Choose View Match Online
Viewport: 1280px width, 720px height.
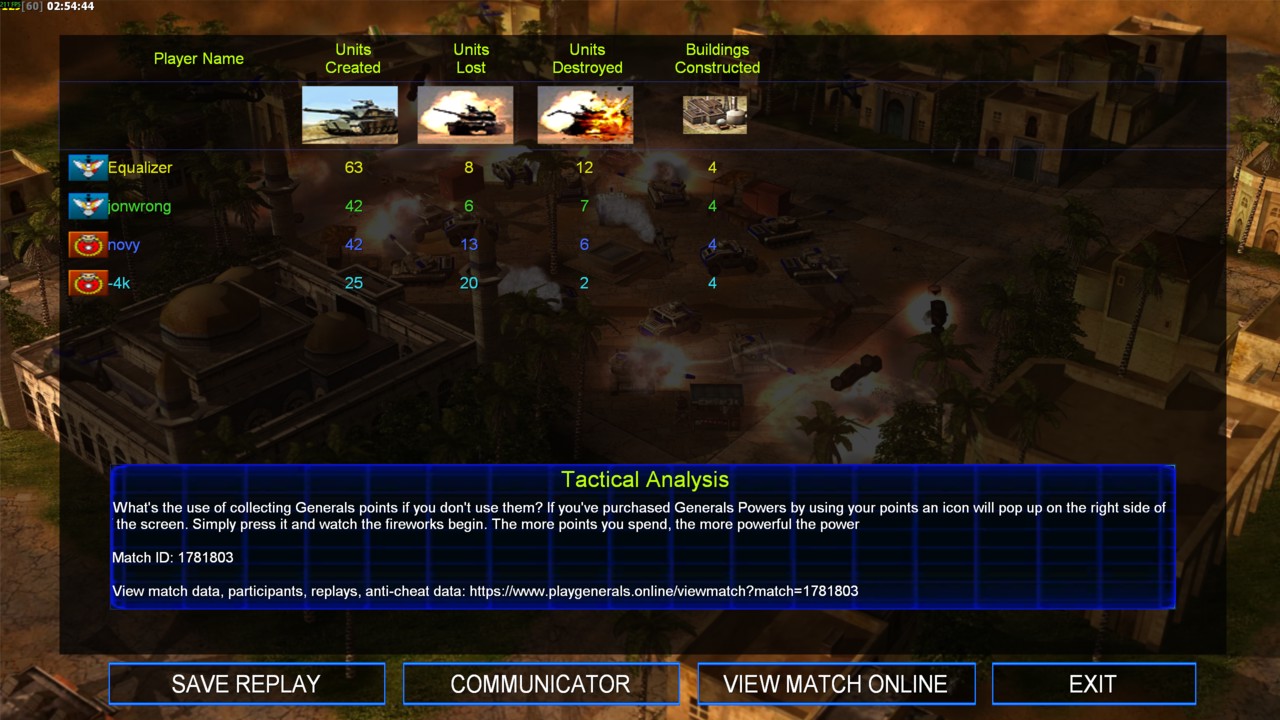(835, 684)
